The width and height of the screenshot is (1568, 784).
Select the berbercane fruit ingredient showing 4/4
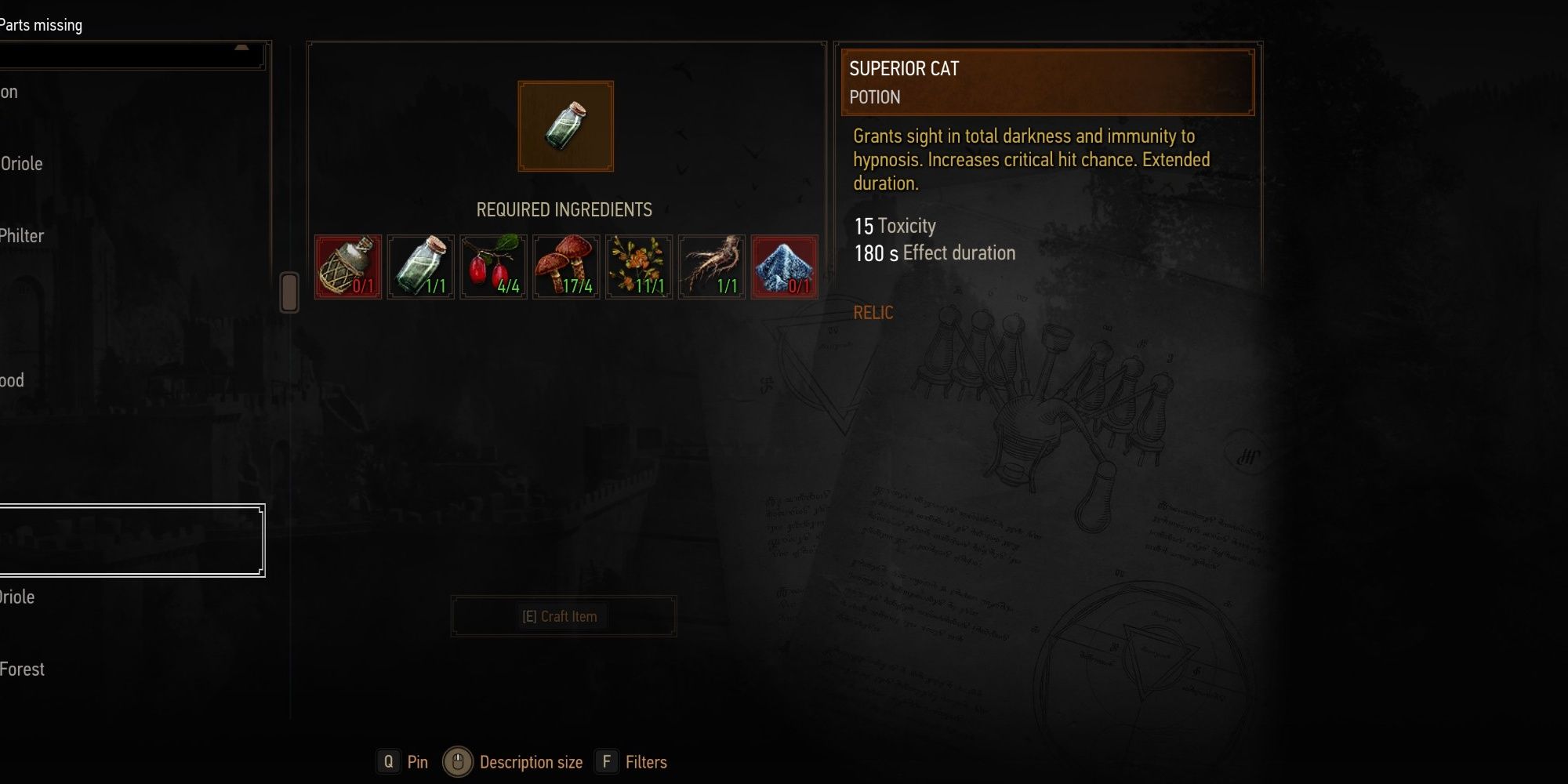tap(492, 267)
